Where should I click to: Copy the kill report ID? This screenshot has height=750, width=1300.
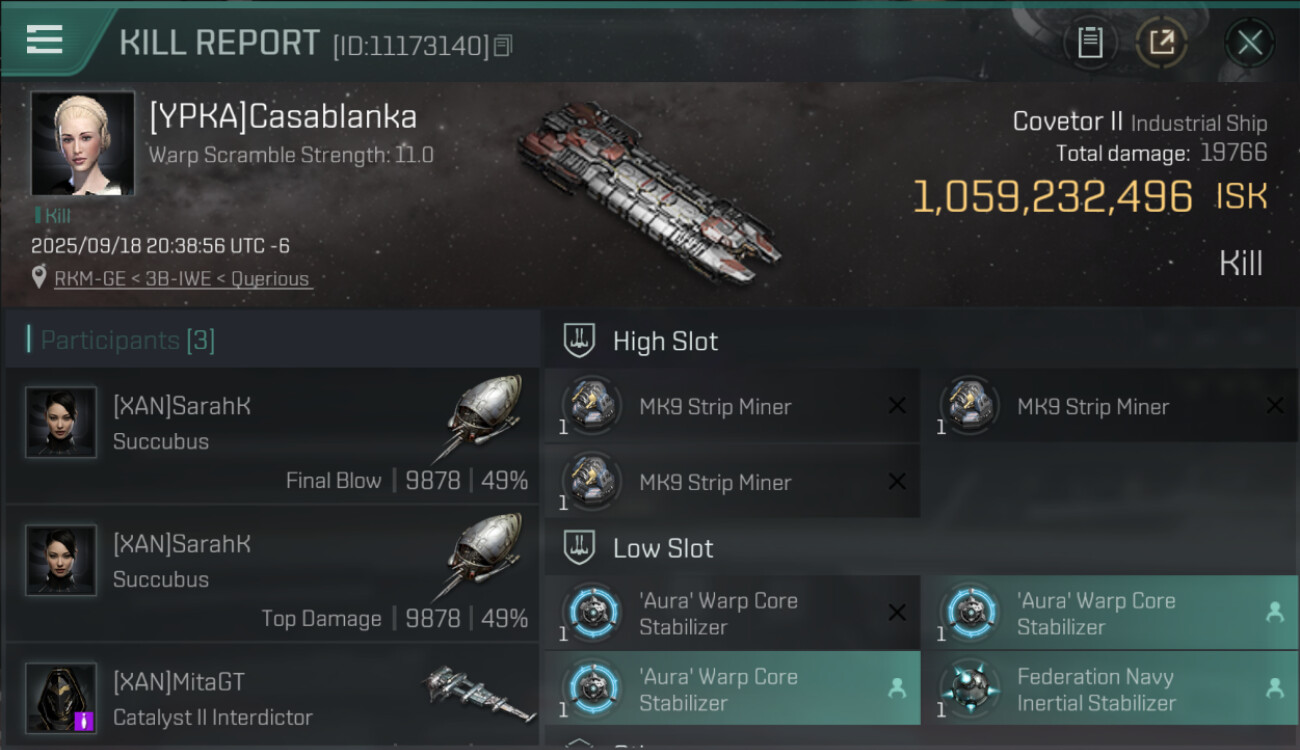tap(503, 46)
